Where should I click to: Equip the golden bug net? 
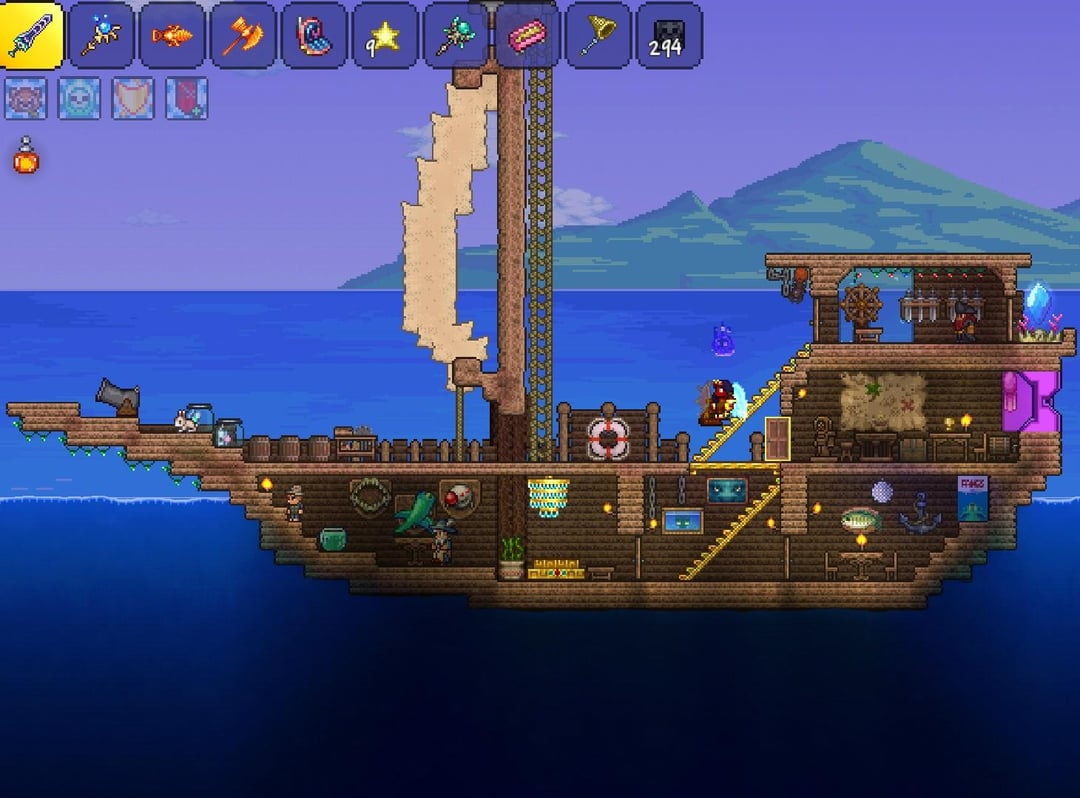tap(598, 36)
